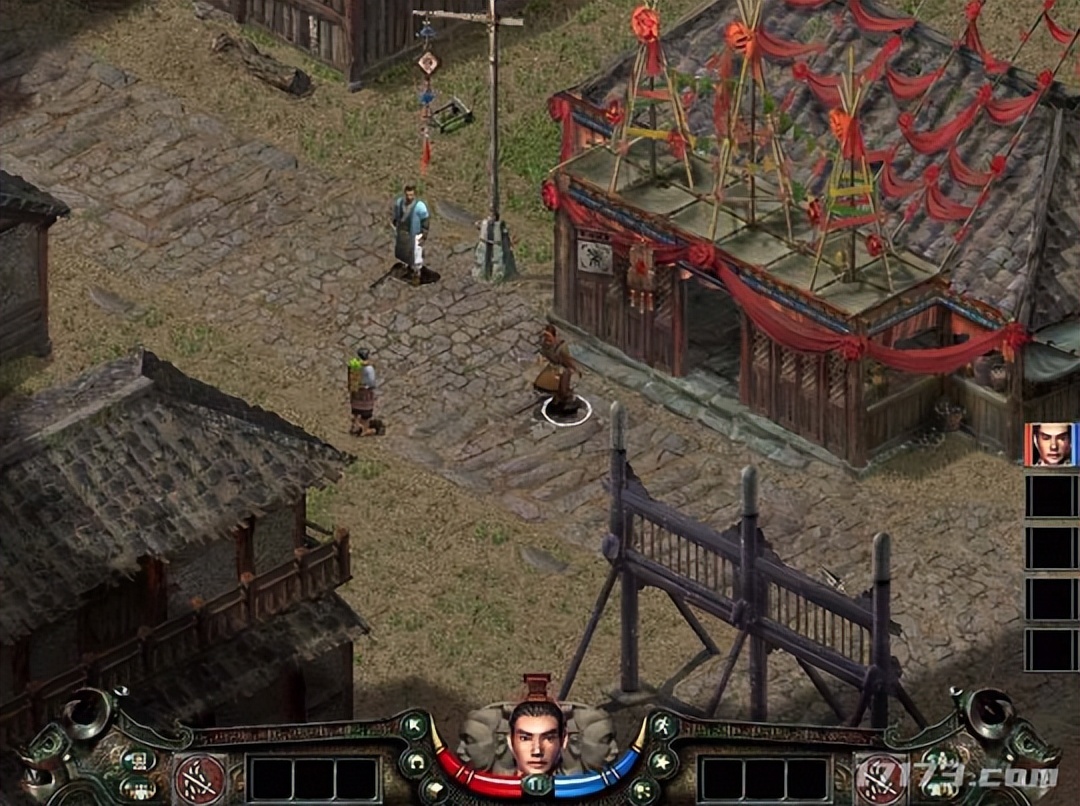Open the single character portrait button
Screen dimensions: 1080x806
(x=138, y=759)
